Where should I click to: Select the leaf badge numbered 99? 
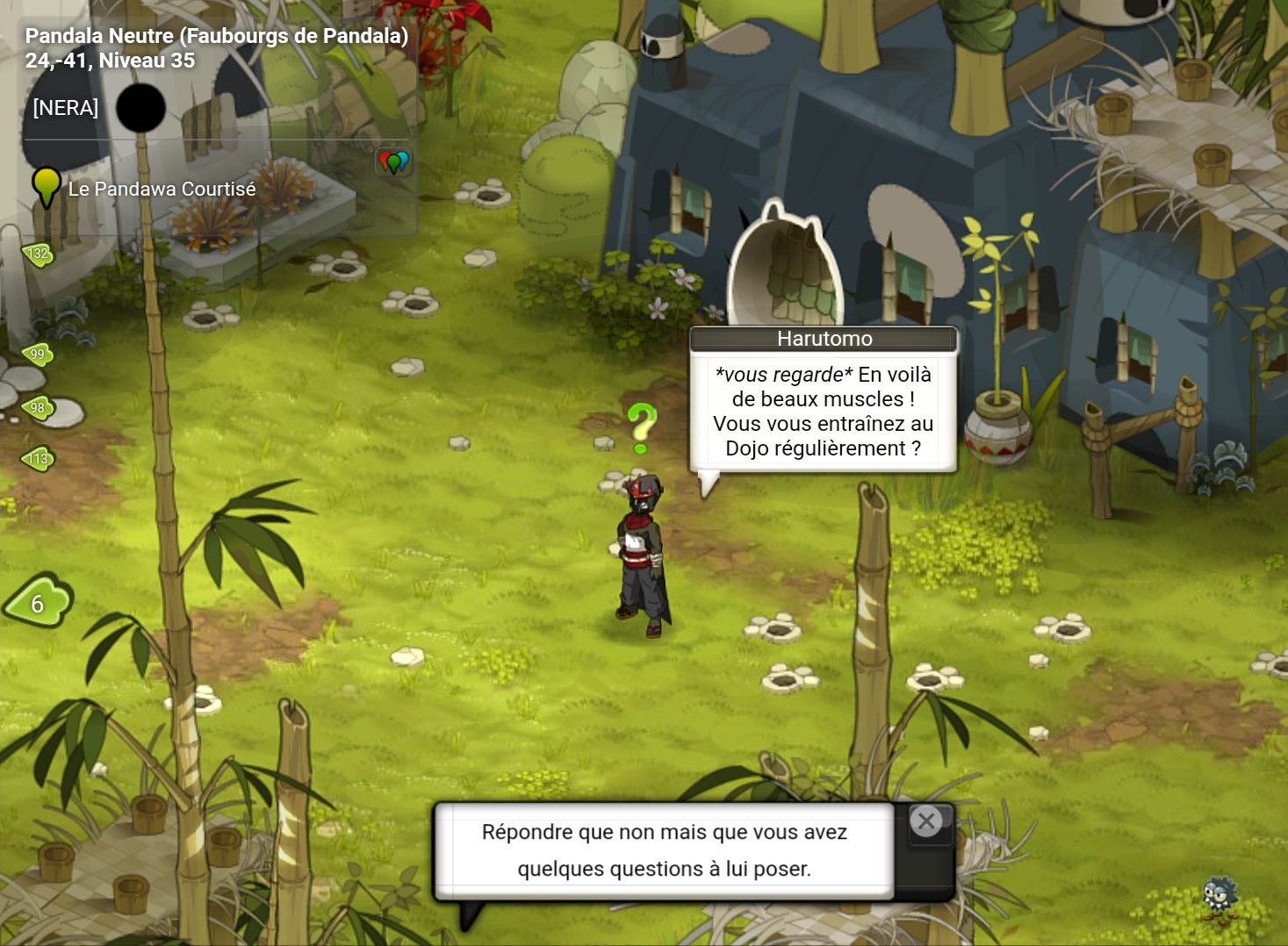tap(38, 355)
